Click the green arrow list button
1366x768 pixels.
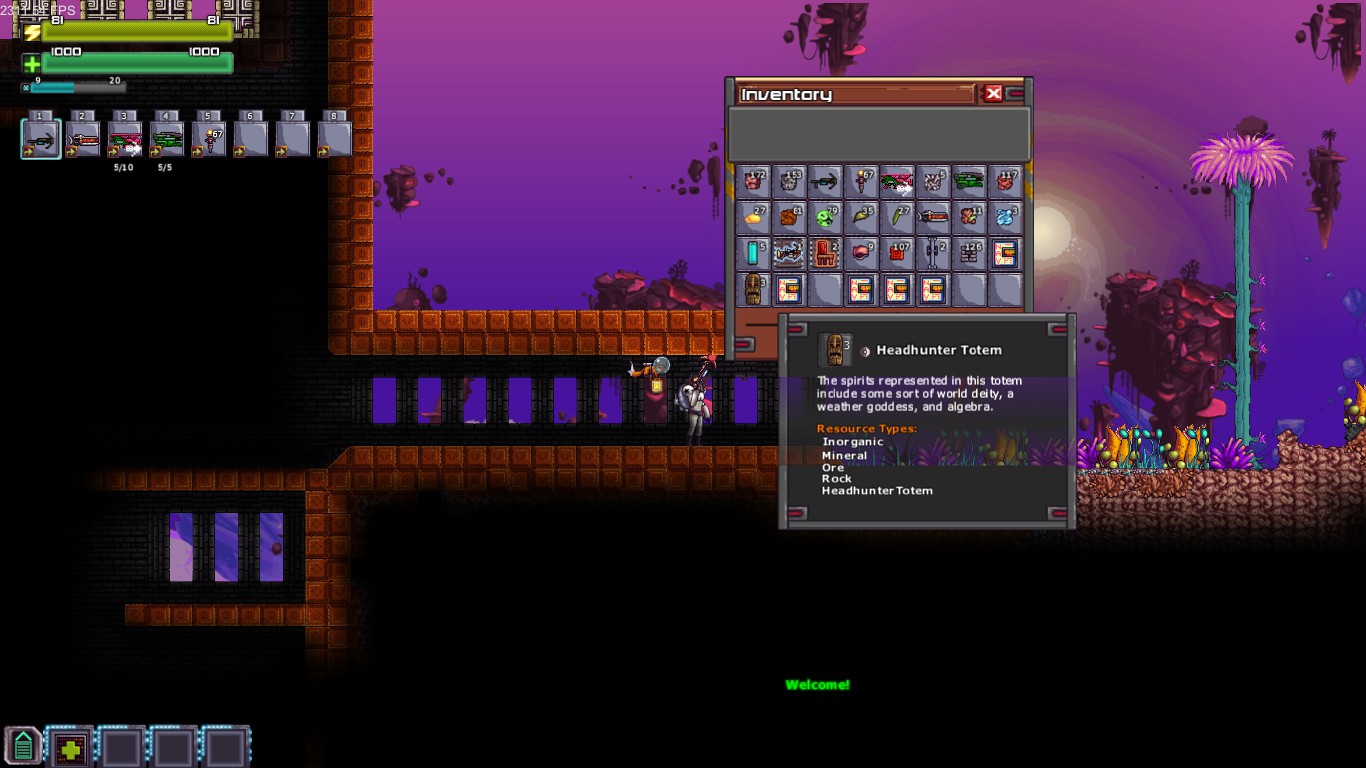(x=23, y=747)
